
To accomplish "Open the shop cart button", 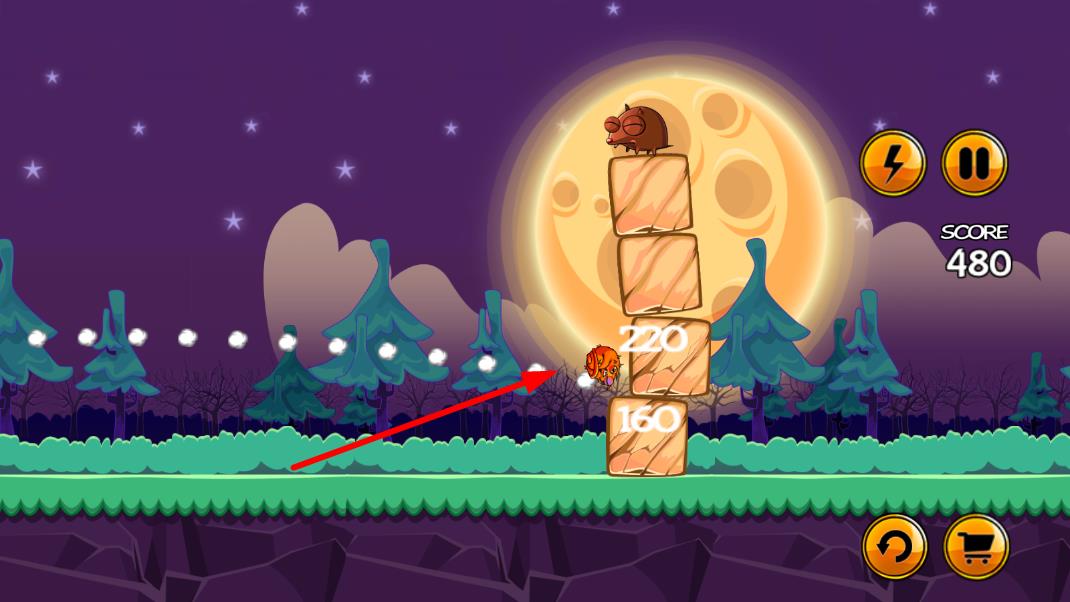I will pos(976,546).
